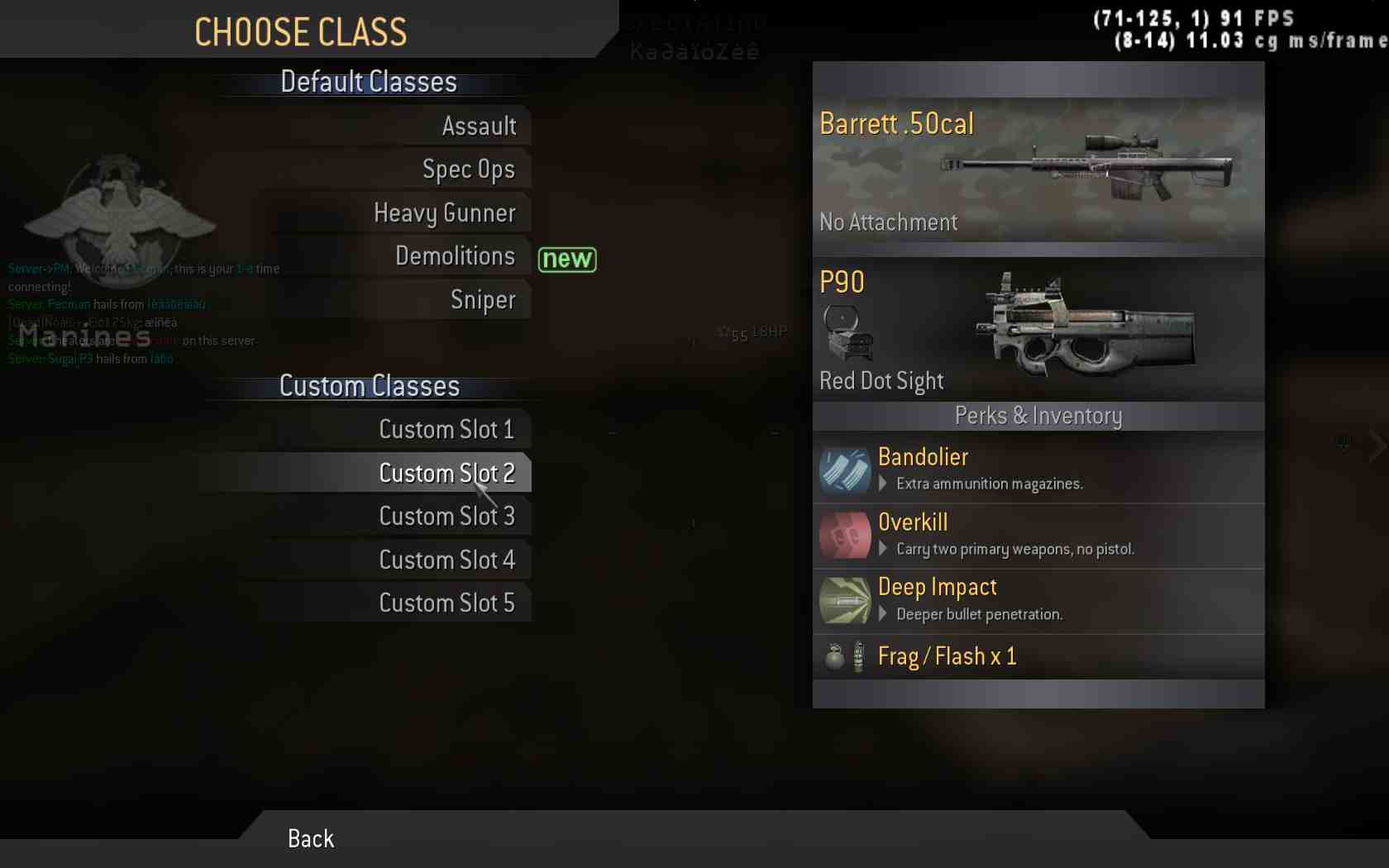1389x868 pixels.
Task: Go Back from the class menu
Action: tap(311, 839)
